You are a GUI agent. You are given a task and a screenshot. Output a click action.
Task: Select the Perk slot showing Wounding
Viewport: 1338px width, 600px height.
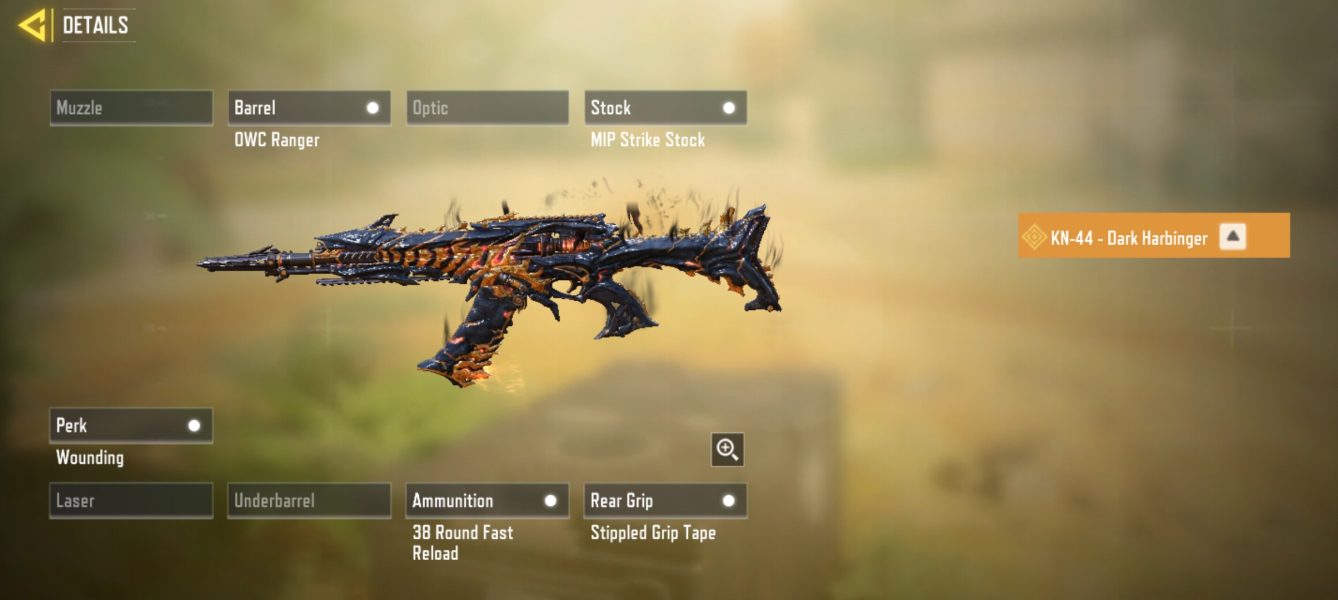coord(131,426)
